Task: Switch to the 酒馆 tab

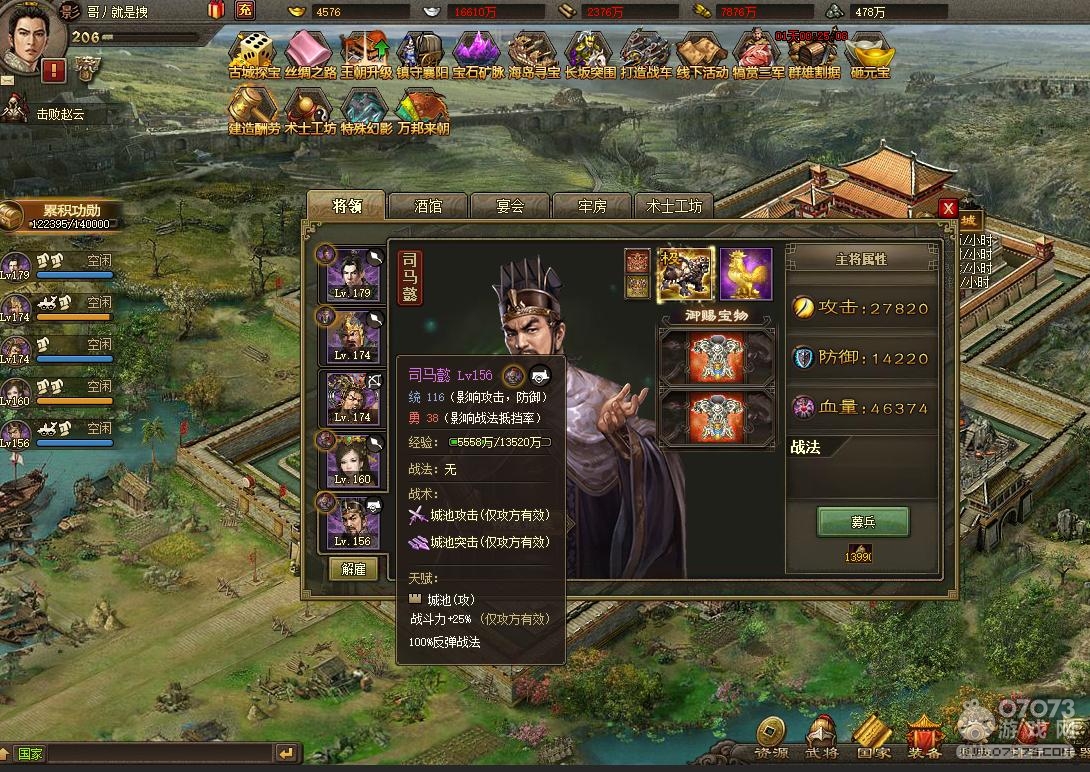Action: pyautogui.click(x=428, y=206)
